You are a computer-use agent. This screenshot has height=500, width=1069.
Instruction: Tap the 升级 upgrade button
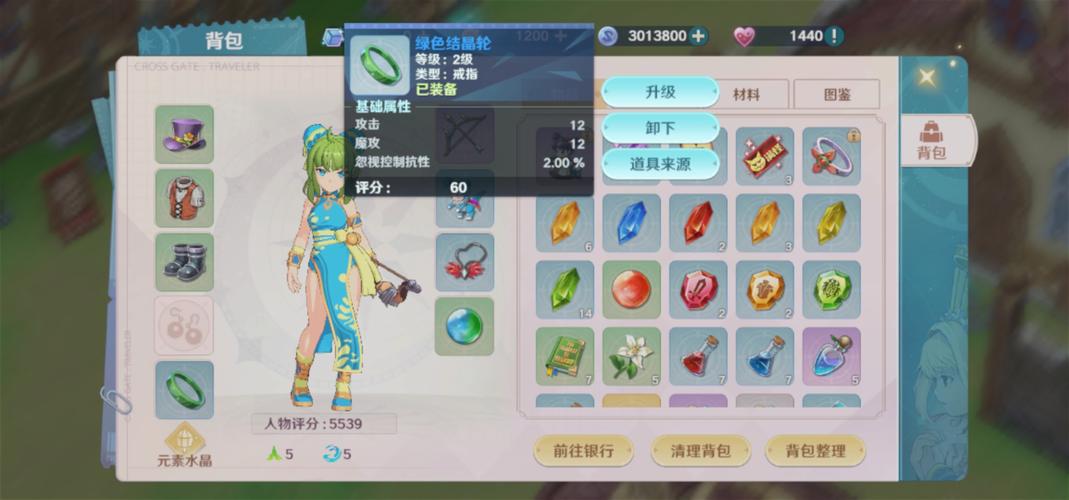click(x=660, y=92)
